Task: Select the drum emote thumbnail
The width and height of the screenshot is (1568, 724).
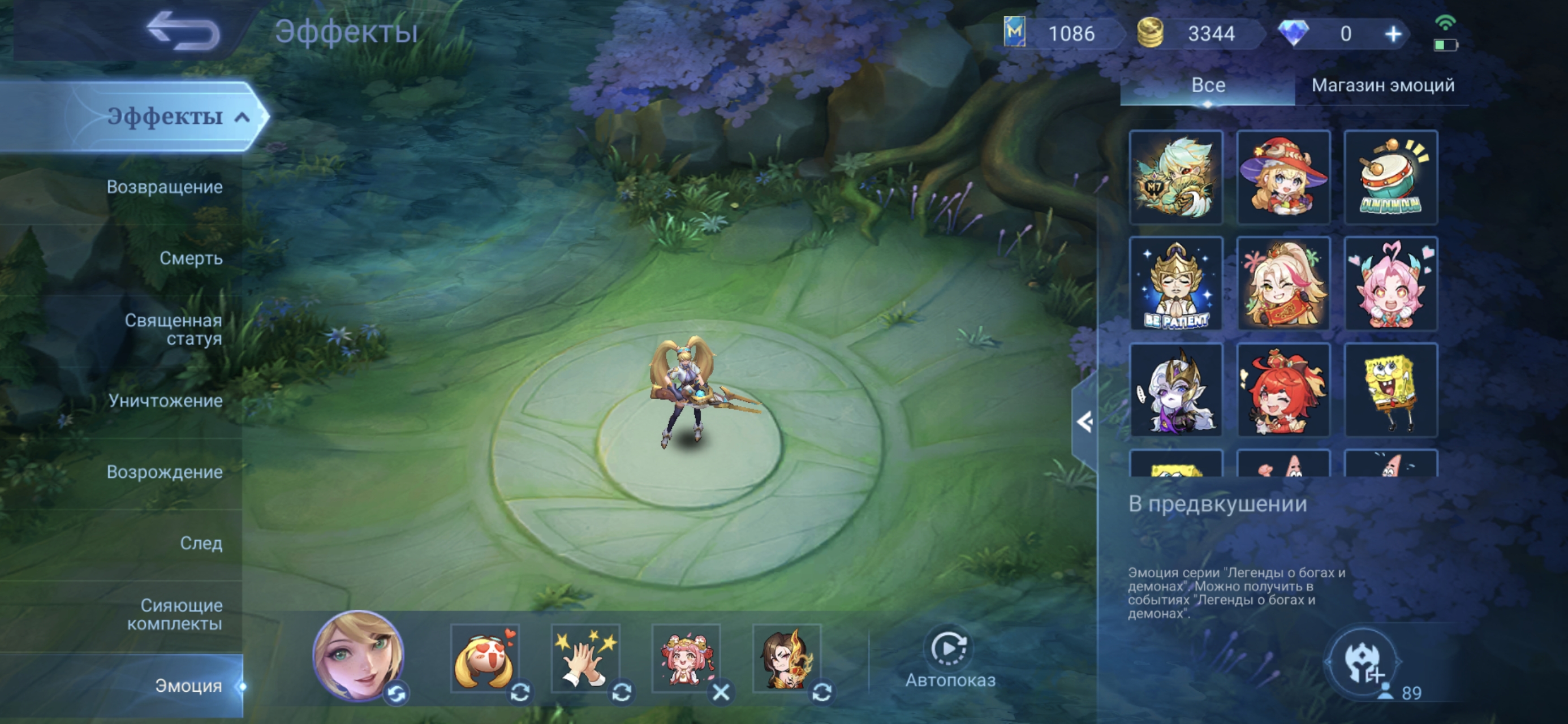Action: pyautogui.click(x=1390, y=177)
